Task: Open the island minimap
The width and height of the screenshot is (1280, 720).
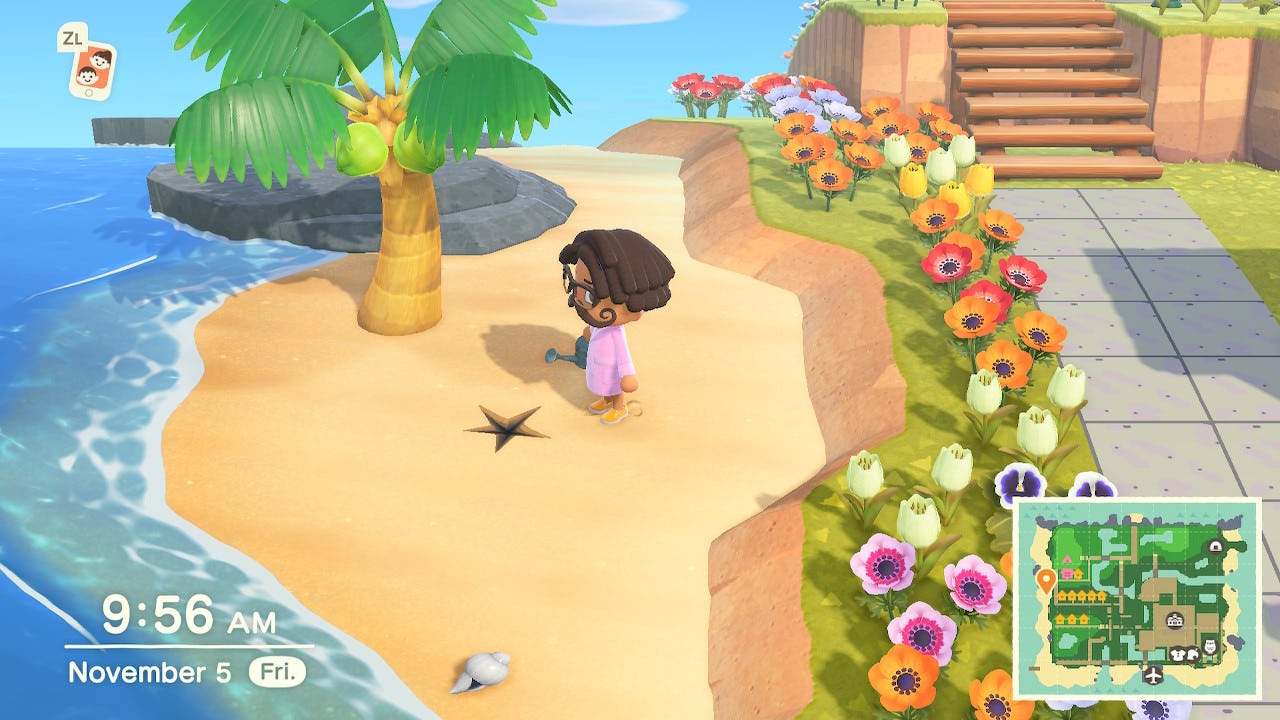Action: point(1136,598)
